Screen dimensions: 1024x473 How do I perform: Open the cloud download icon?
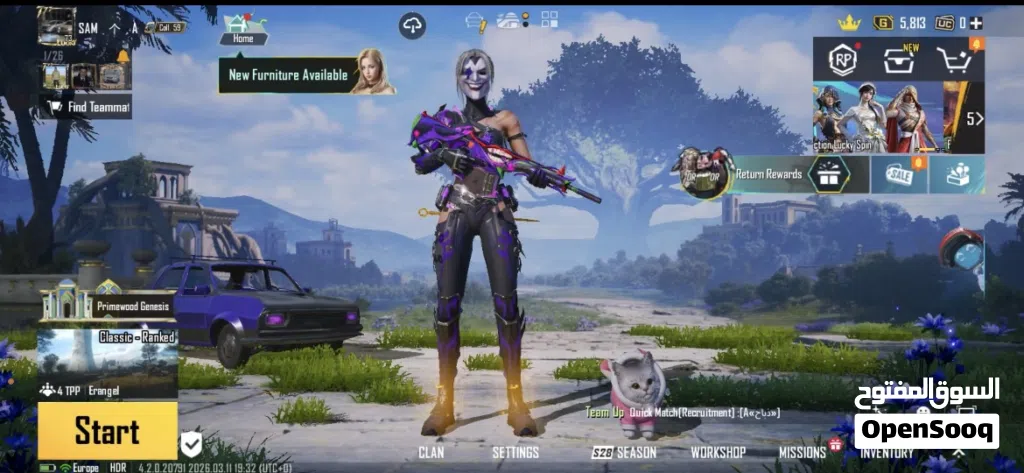(x=412, y=26)
